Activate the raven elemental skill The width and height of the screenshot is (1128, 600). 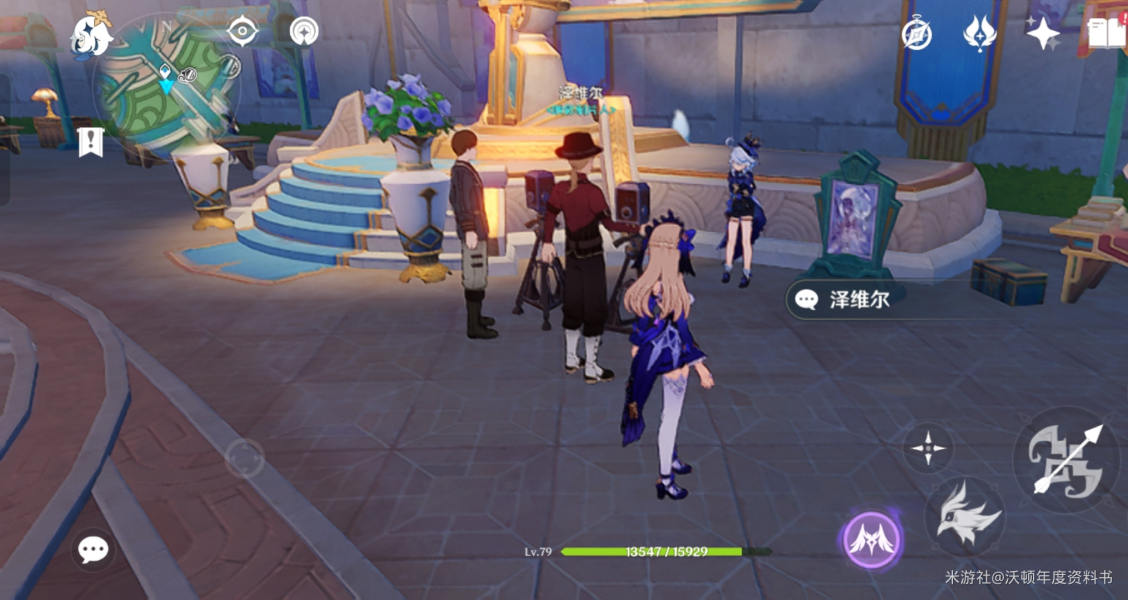click(x=964, y=516)
